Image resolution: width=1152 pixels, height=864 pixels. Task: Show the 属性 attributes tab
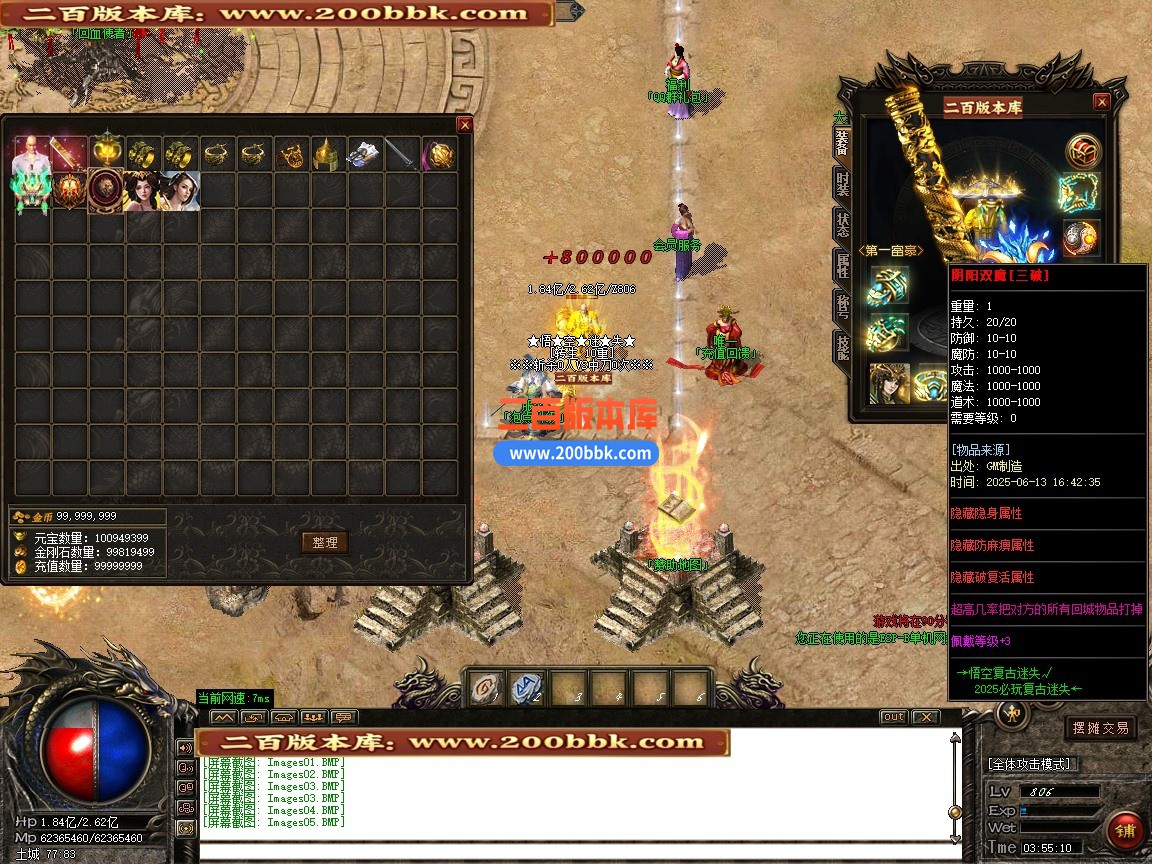[843, 265]
